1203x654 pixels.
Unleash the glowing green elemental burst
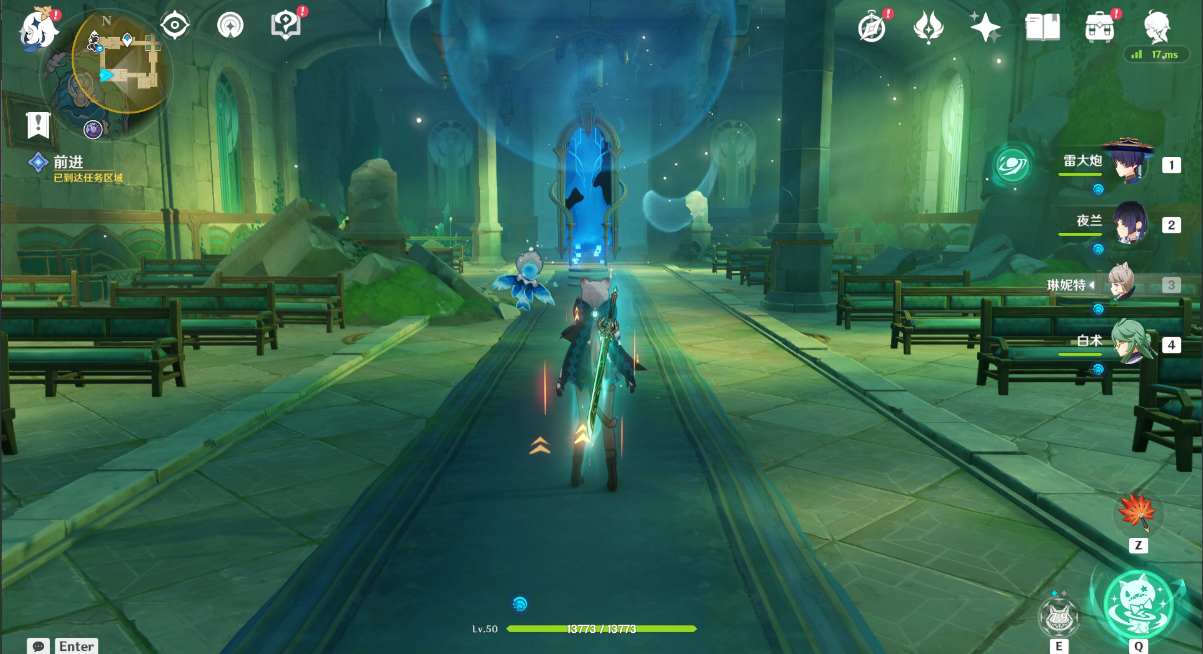tap(1138, 603)
